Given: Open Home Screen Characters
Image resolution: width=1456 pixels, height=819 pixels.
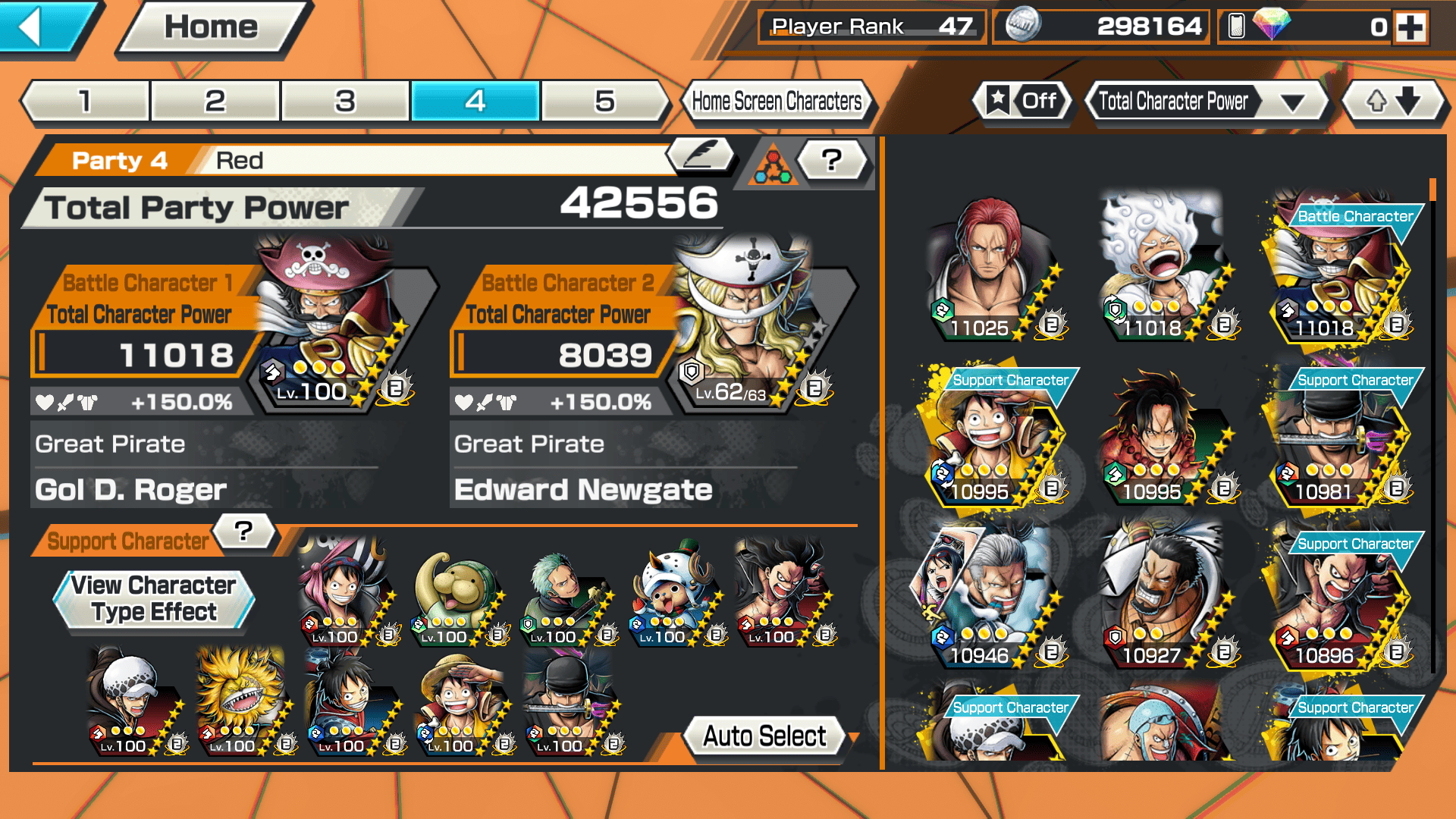Looking at the screenshot, I should (777, 101).
